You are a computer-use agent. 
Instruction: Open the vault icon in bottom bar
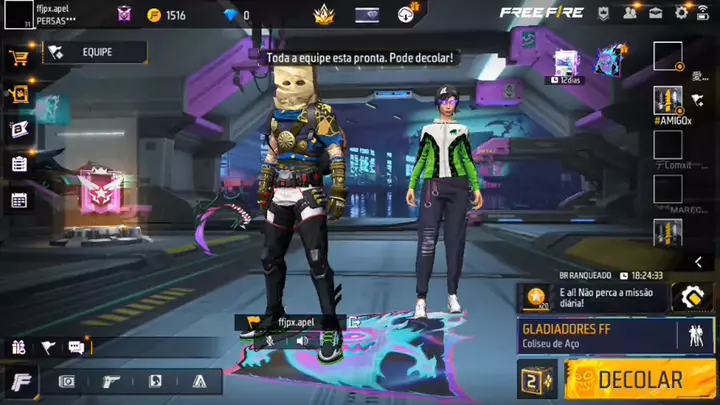point(67,381)
